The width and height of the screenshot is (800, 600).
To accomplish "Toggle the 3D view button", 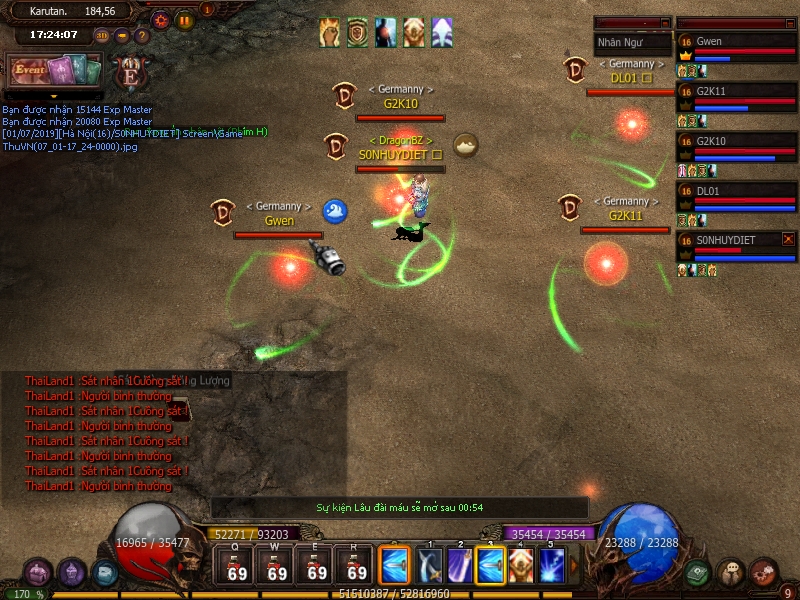I will [102, 36].
